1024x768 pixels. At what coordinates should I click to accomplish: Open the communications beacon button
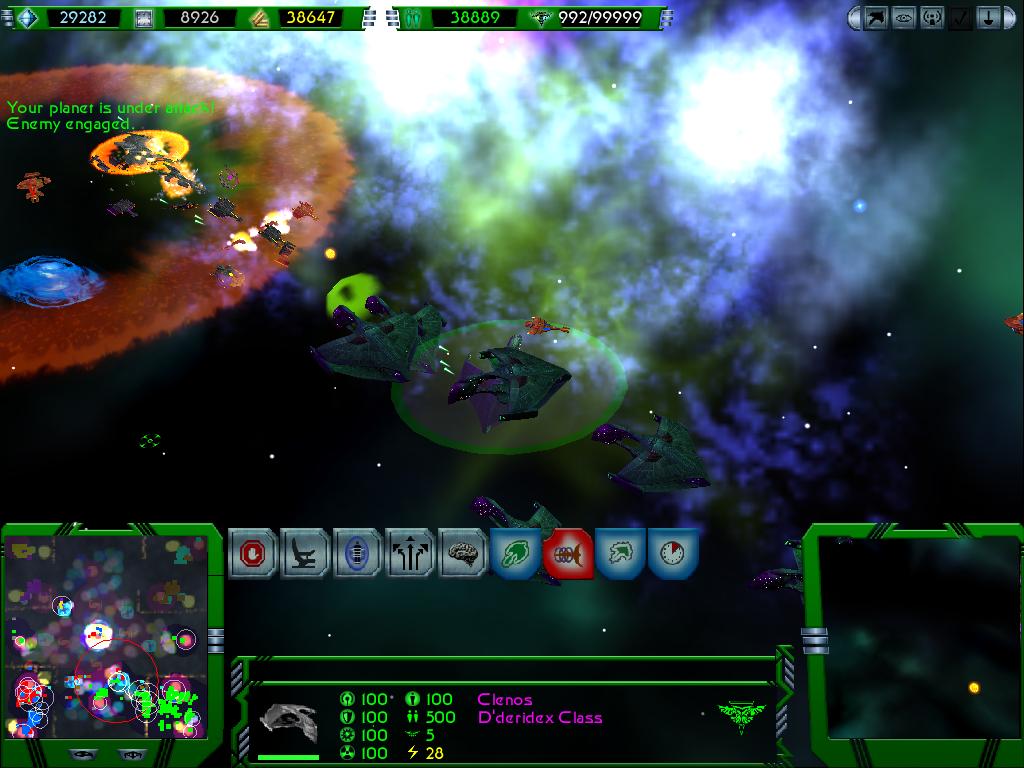point(931,18)
